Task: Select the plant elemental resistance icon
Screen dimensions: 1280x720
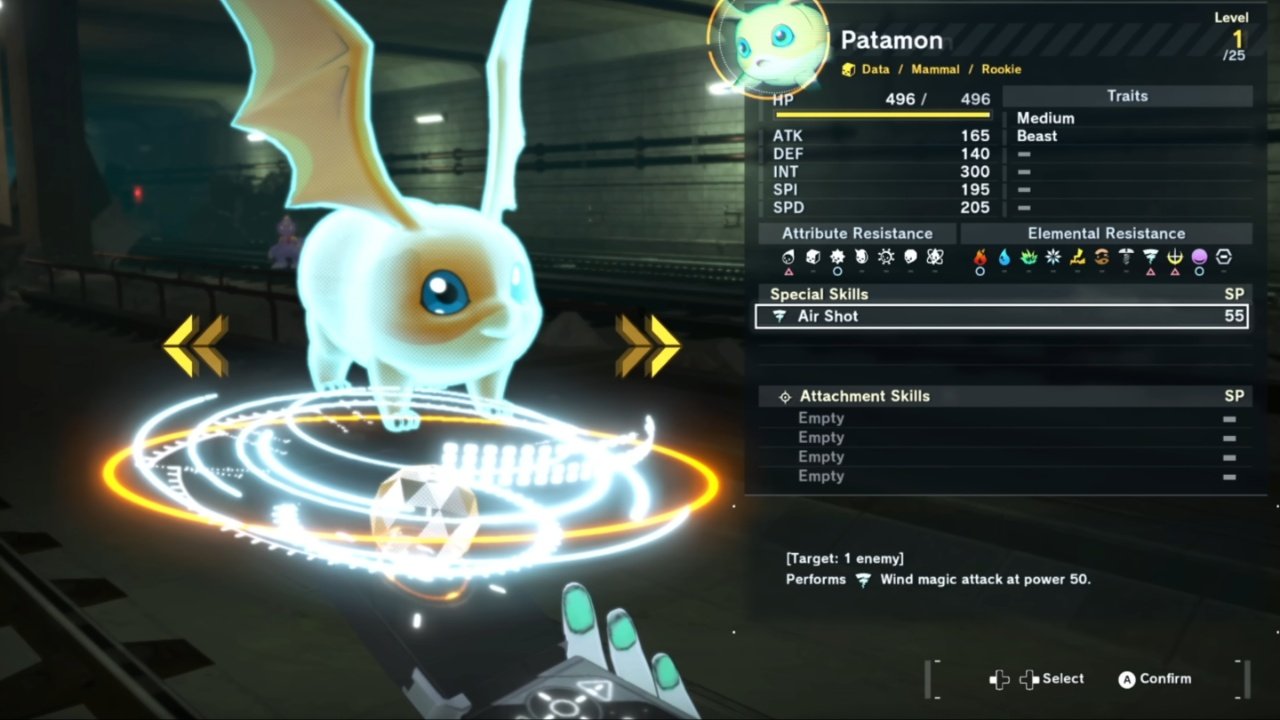Action: pyautogui.click(x=1027, y=258)
